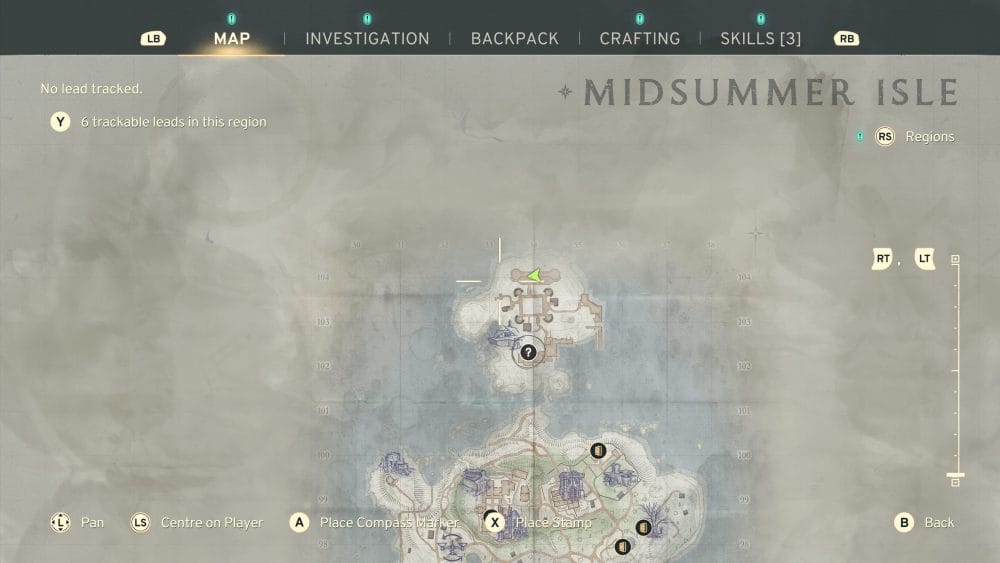Screen dimensions: 1000x563
Task: Go to the Crafting tab
Action: tap(639, 39)
